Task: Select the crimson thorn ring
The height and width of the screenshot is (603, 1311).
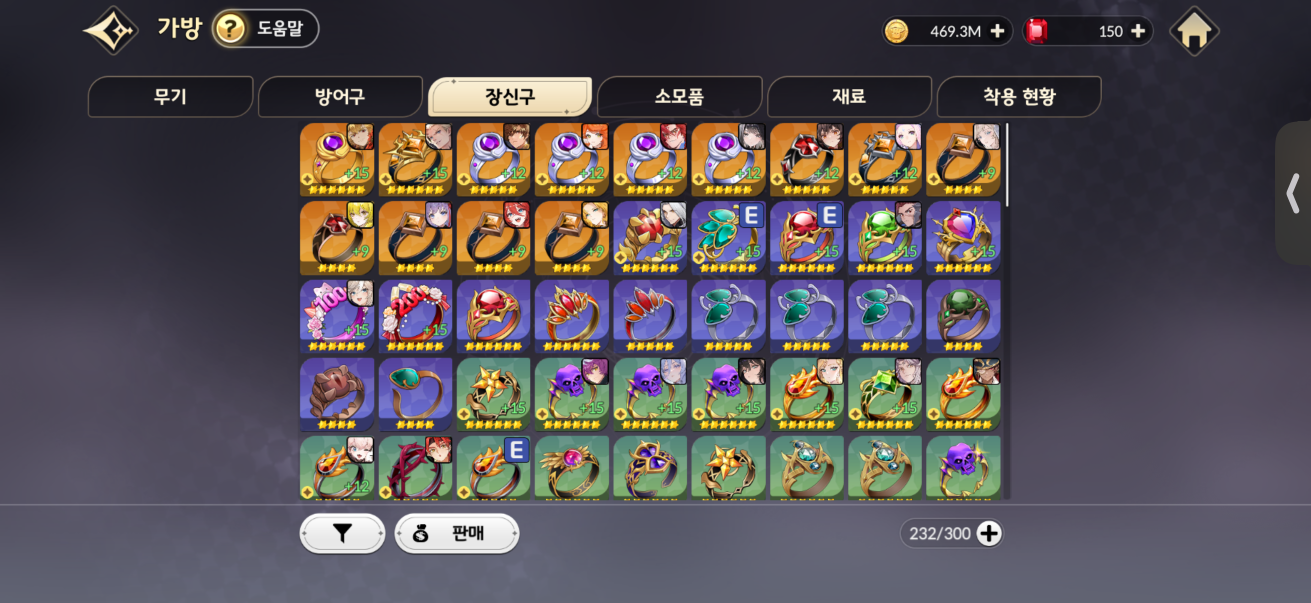Action: click(415, 468)
